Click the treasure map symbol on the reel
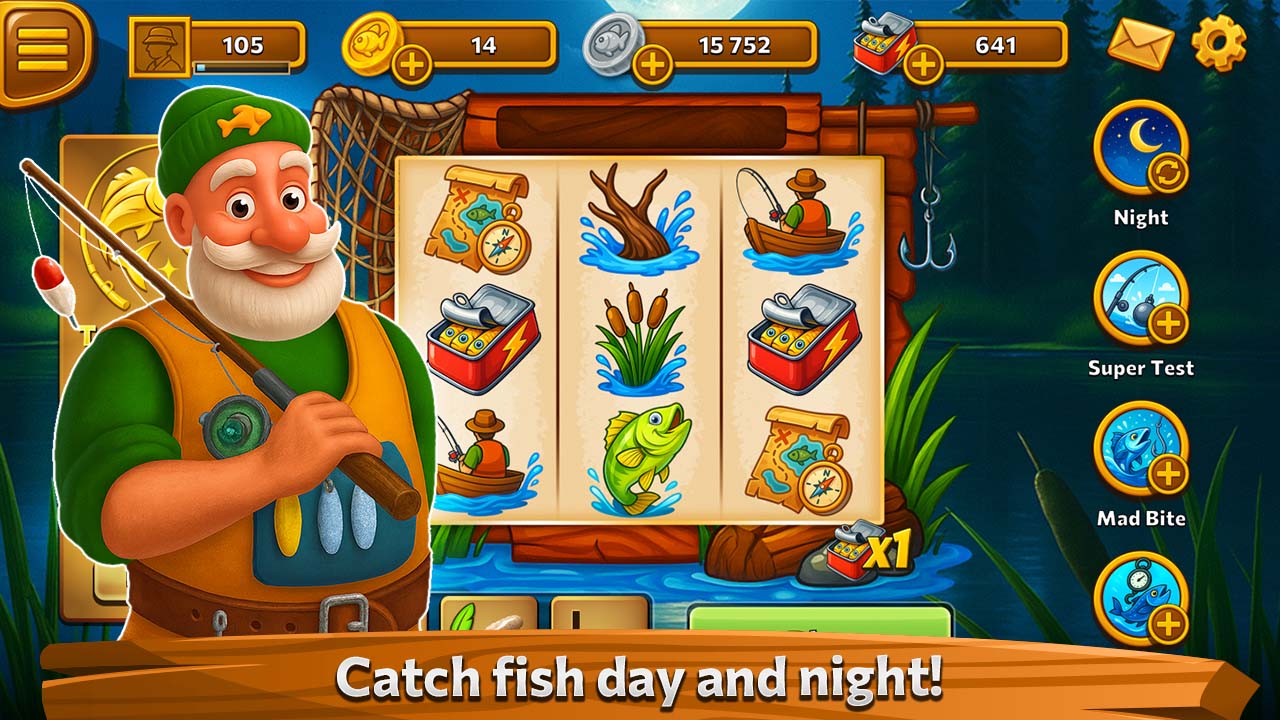 pyautogui.click(x=480, y=220)
